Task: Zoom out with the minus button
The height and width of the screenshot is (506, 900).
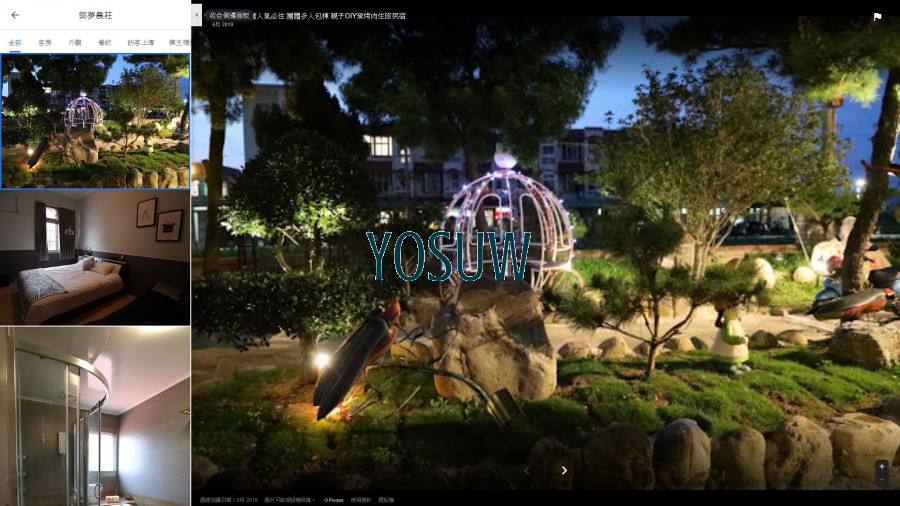Action: [x=881, y=479]
